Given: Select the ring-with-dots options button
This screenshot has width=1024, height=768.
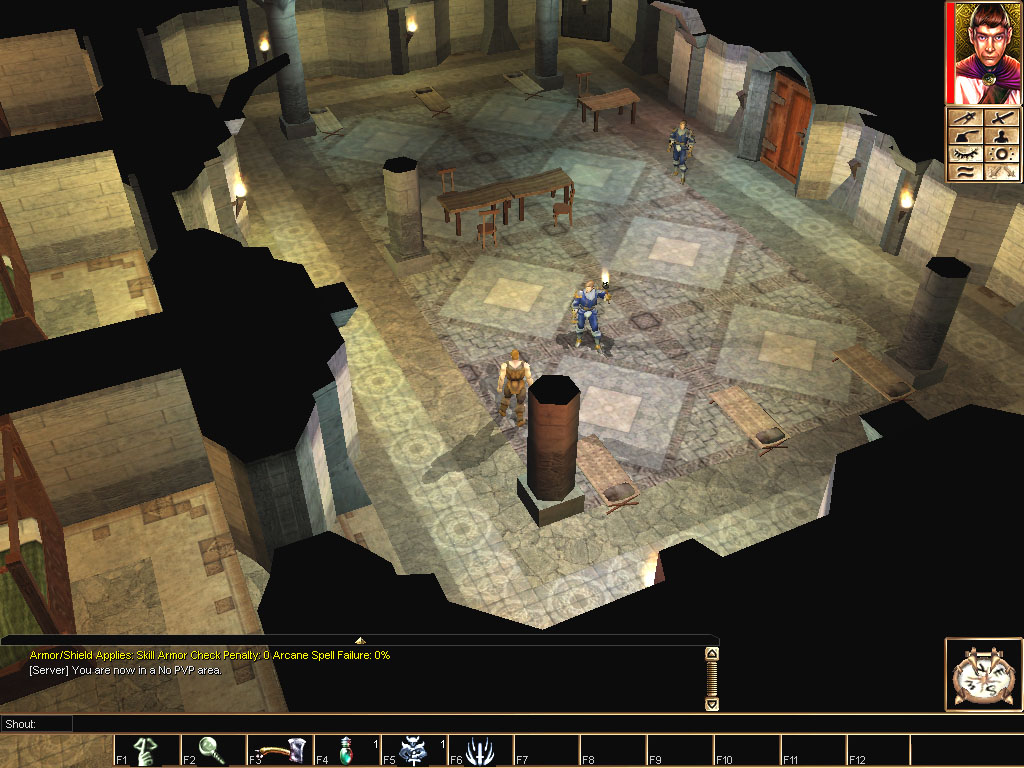Looking at the screenshot, I should point(1002,154).
